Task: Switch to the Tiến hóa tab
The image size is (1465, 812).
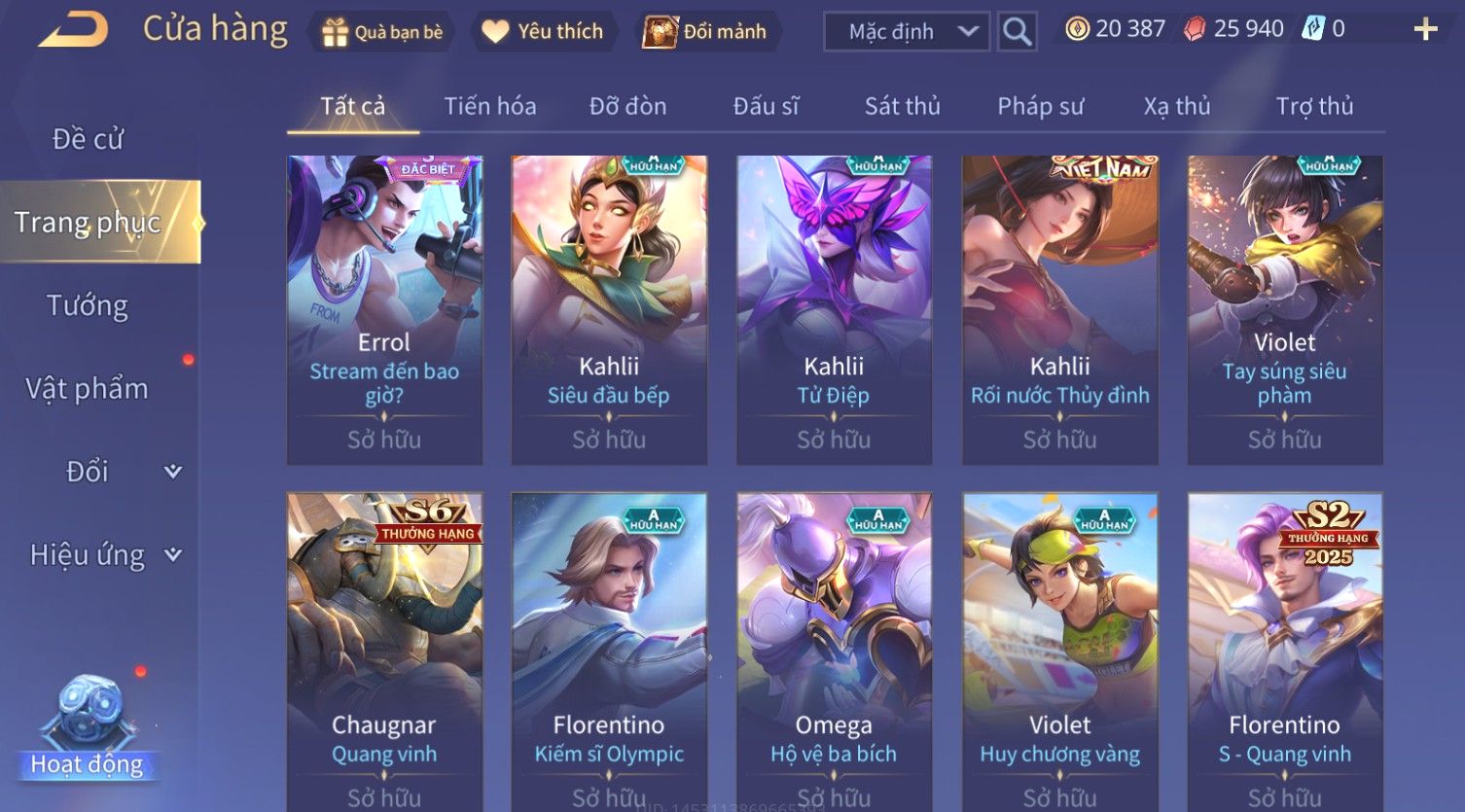Action: (x=490, y=106)
